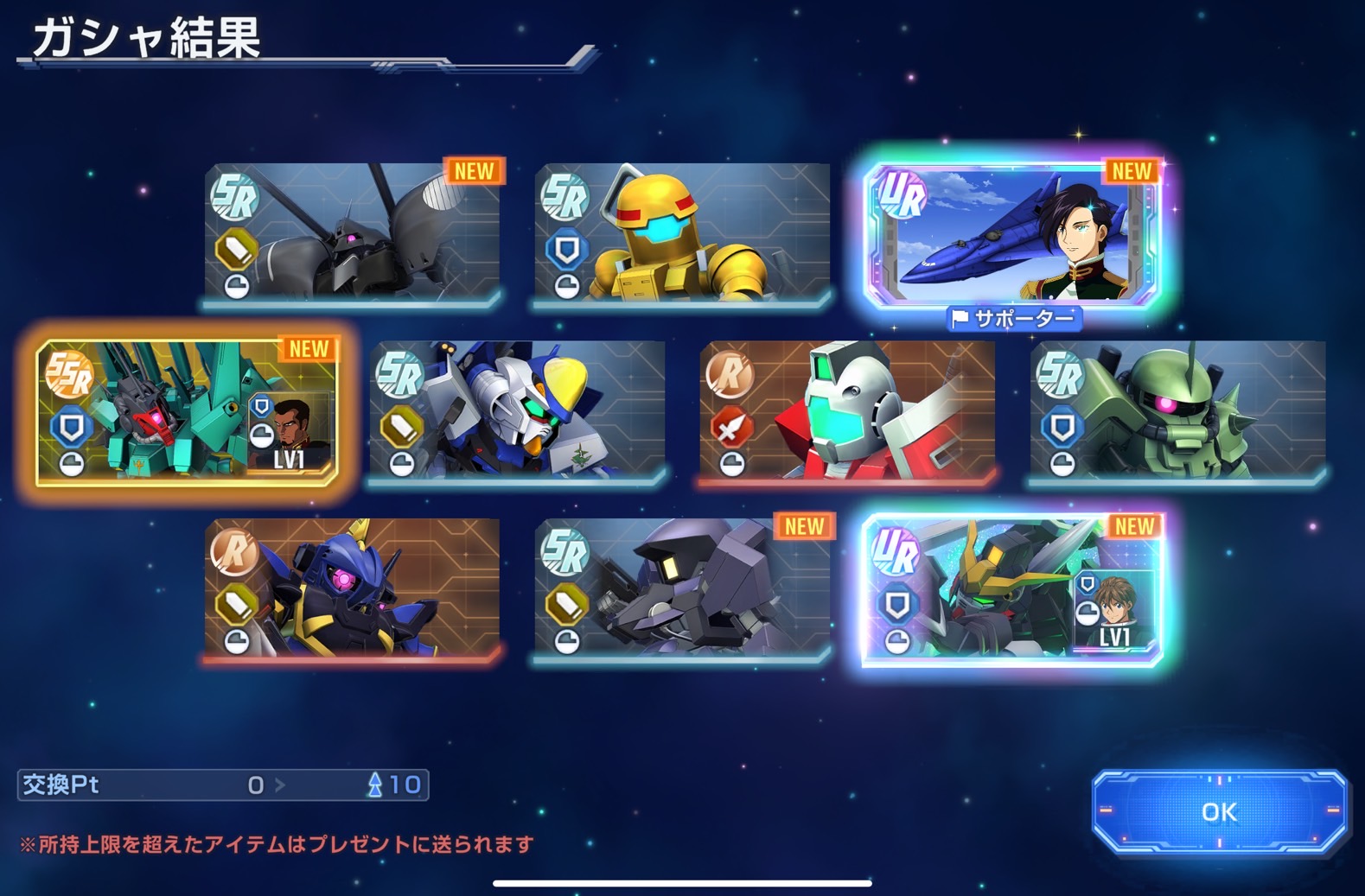Select the UR supporter card with blue jet
1365x896 pixels.
(1012, 234)
